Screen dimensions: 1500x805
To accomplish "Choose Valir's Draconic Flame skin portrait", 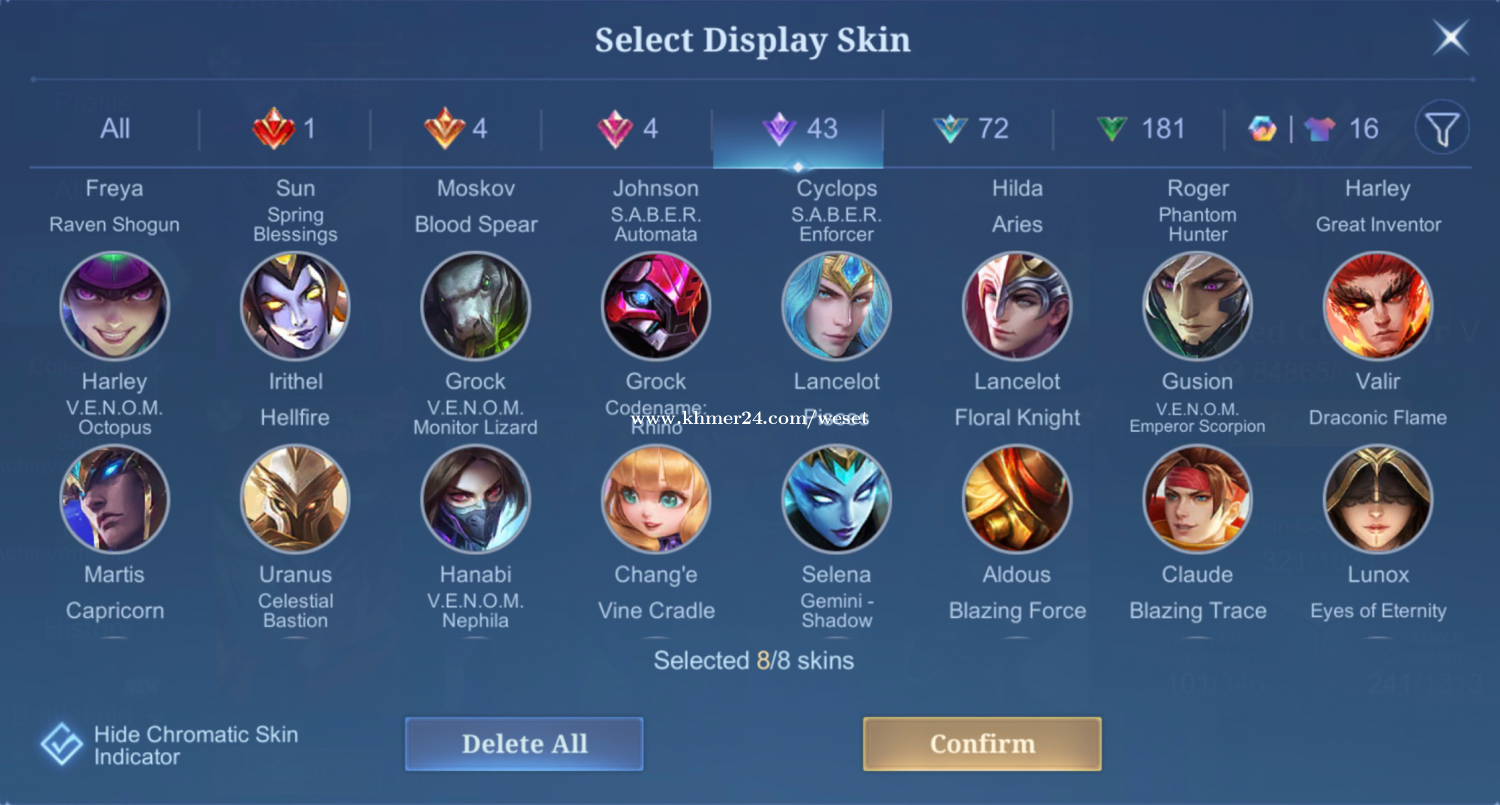I will click(x=1378, y=306).
